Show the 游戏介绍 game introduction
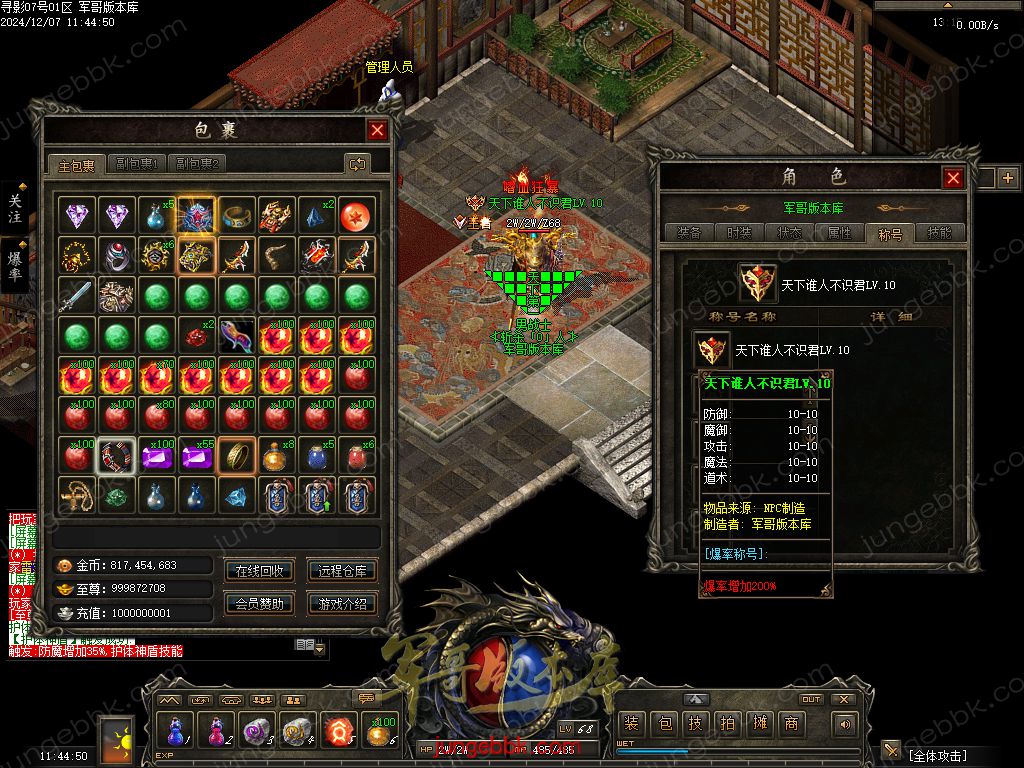Viewport: 1024px width, 768px height. 342,603
